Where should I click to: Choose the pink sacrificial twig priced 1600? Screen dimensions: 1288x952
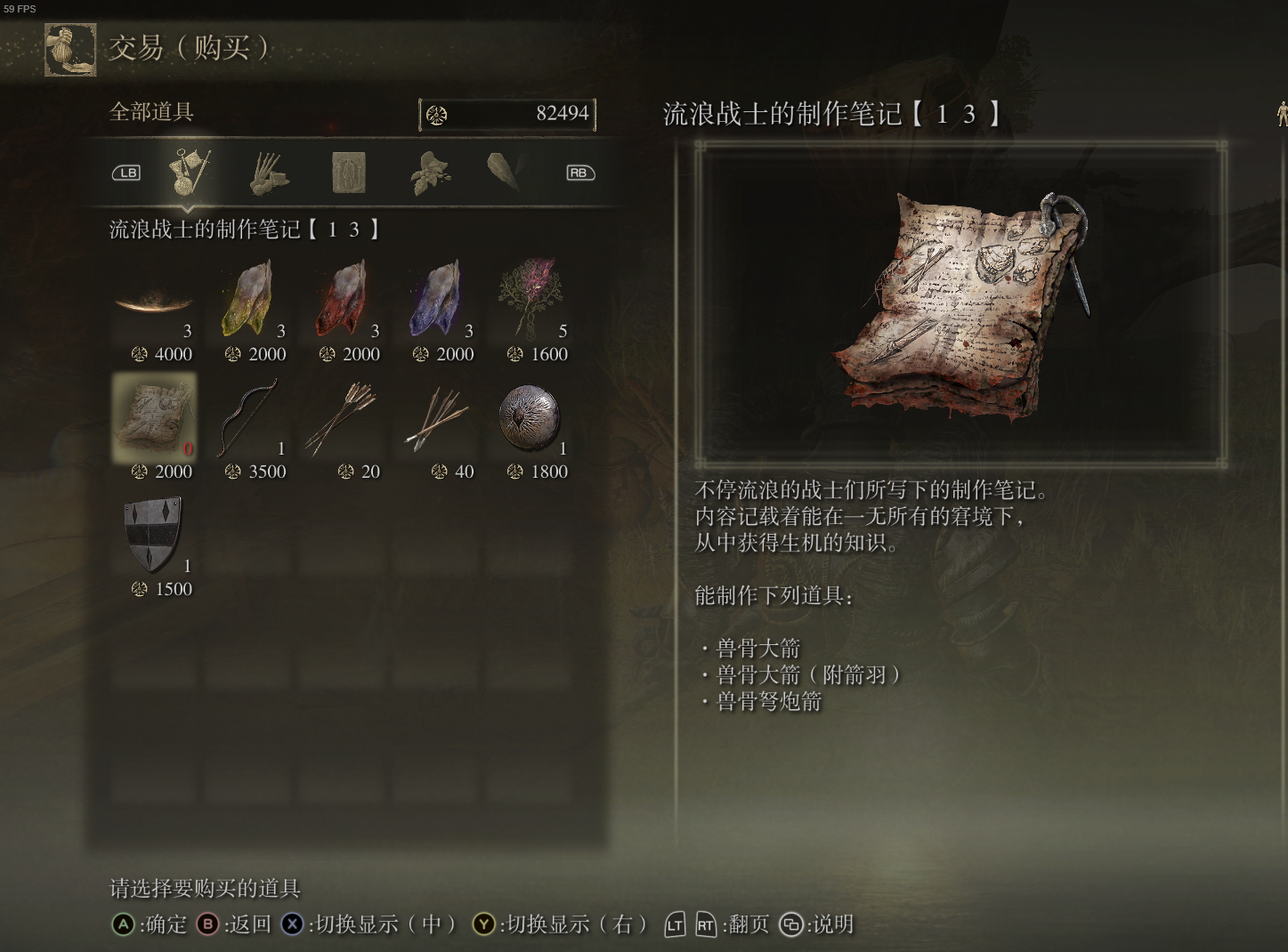pos(531,301)
